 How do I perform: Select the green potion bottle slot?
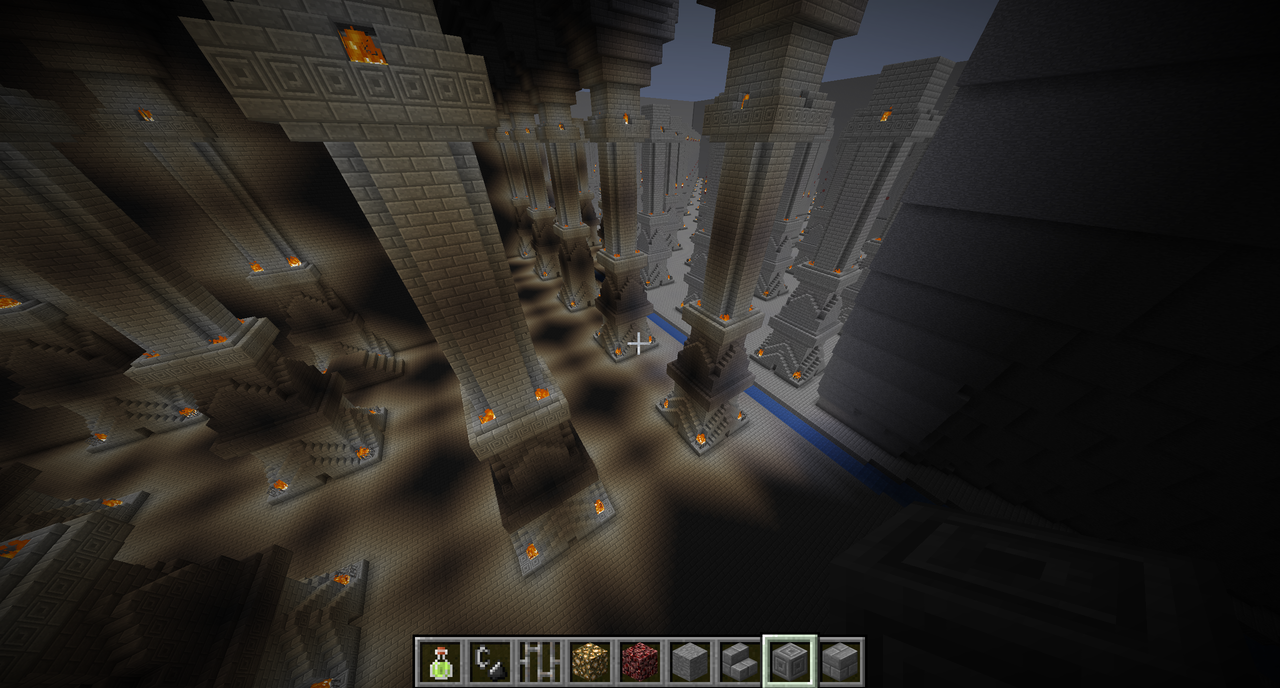[440, 661]
